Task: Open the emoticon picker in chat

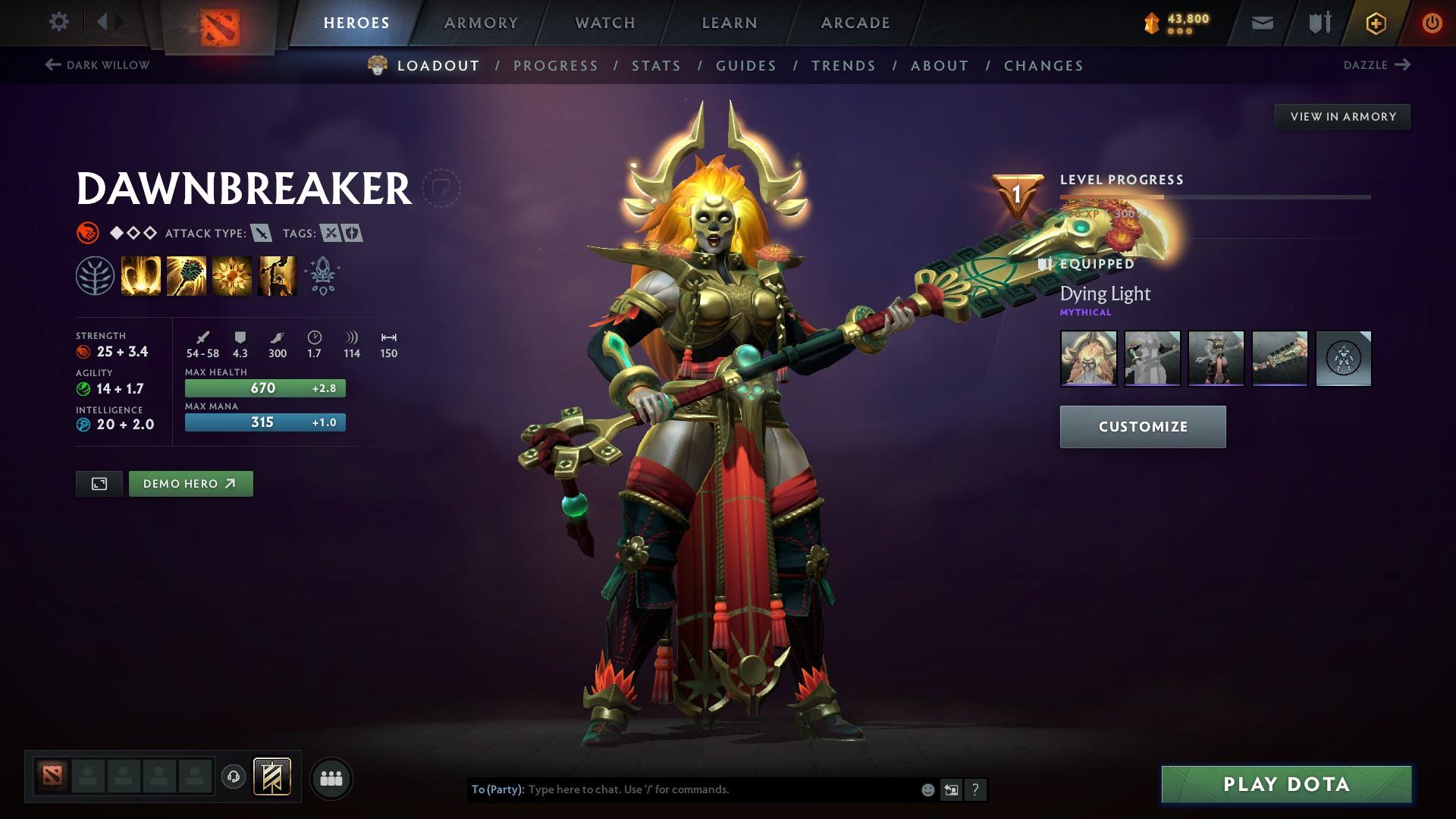Action: click(927, 789)
